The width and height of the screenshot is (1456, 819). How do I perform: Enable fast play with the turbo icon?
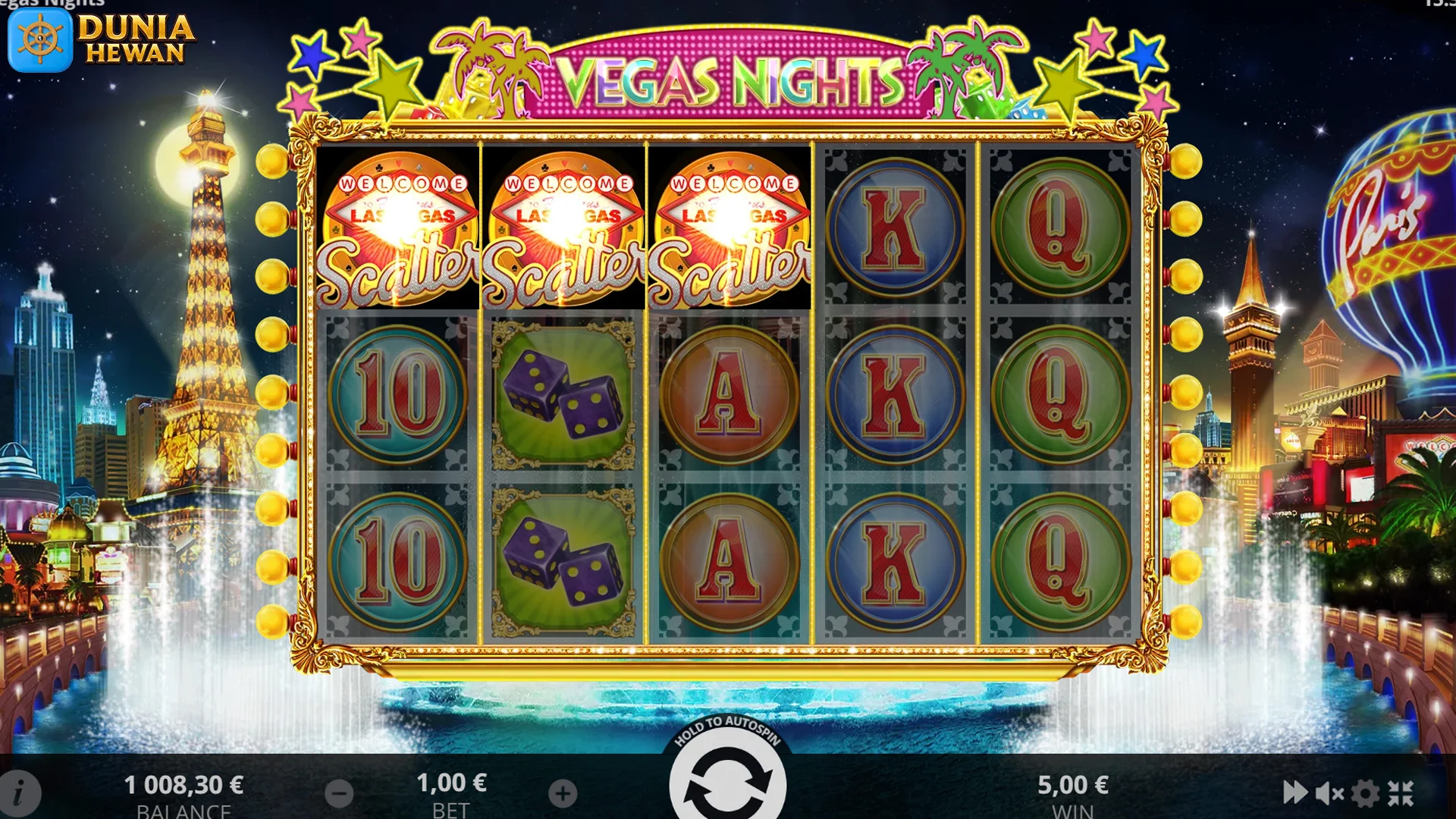(1295, 792)
